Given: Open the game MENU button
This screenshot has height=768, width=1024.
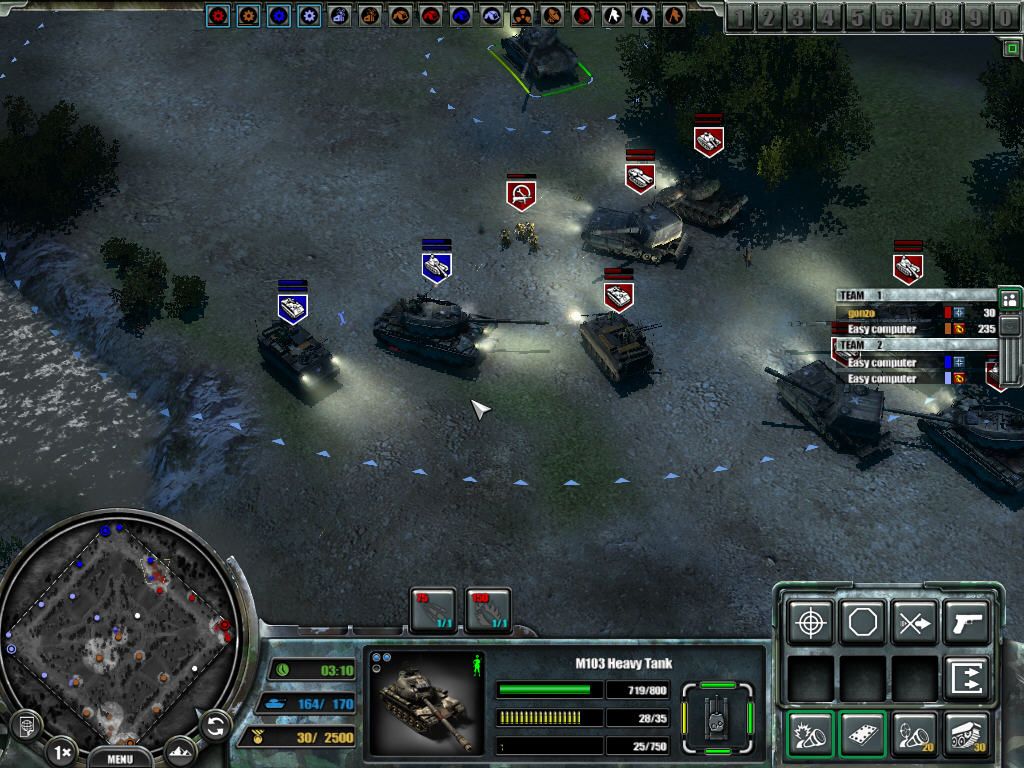Looking at the screenshot, I should [x=119, y=758].
